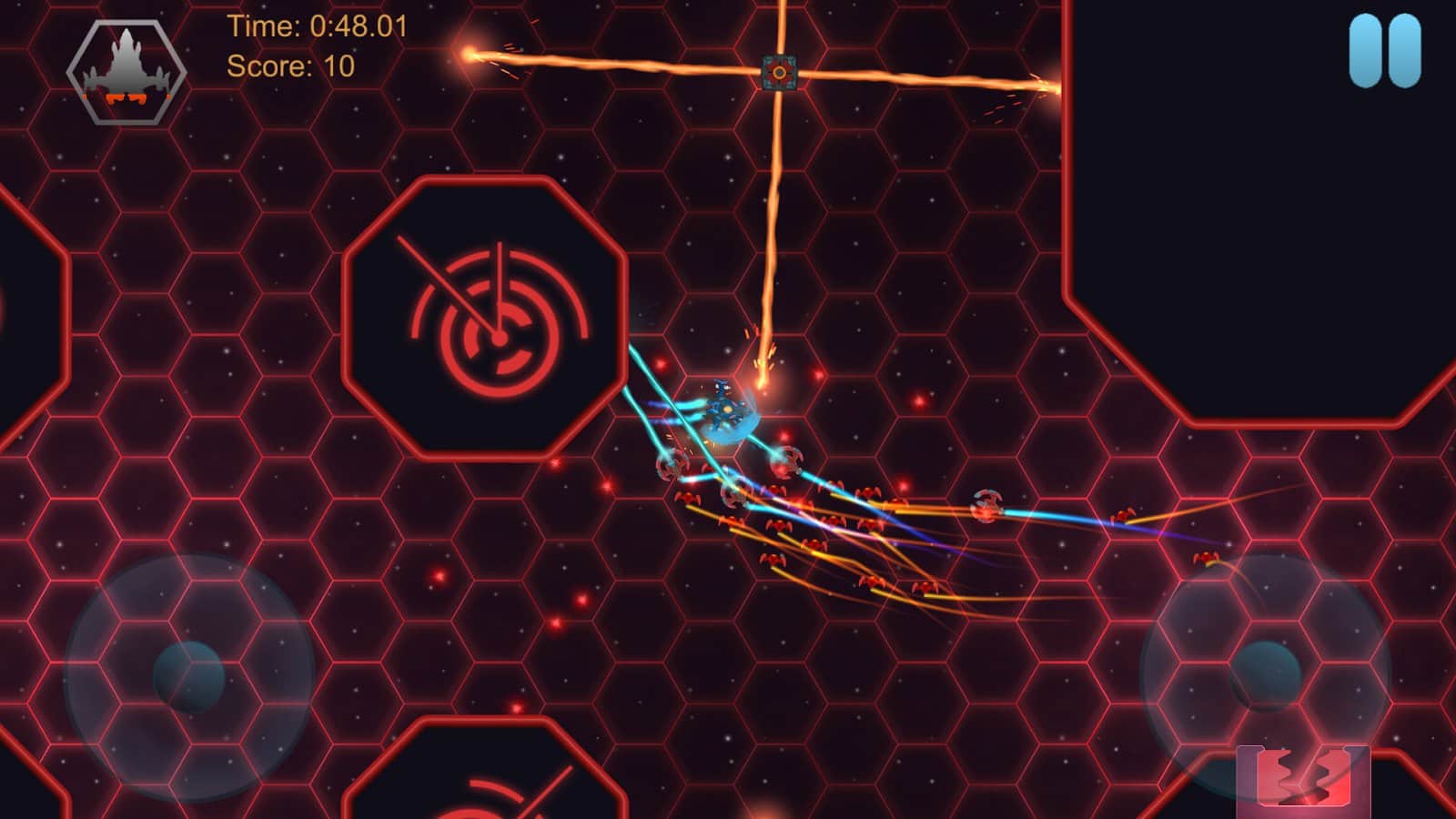
Task: Tap the Score counter
Action: point(291,66)
